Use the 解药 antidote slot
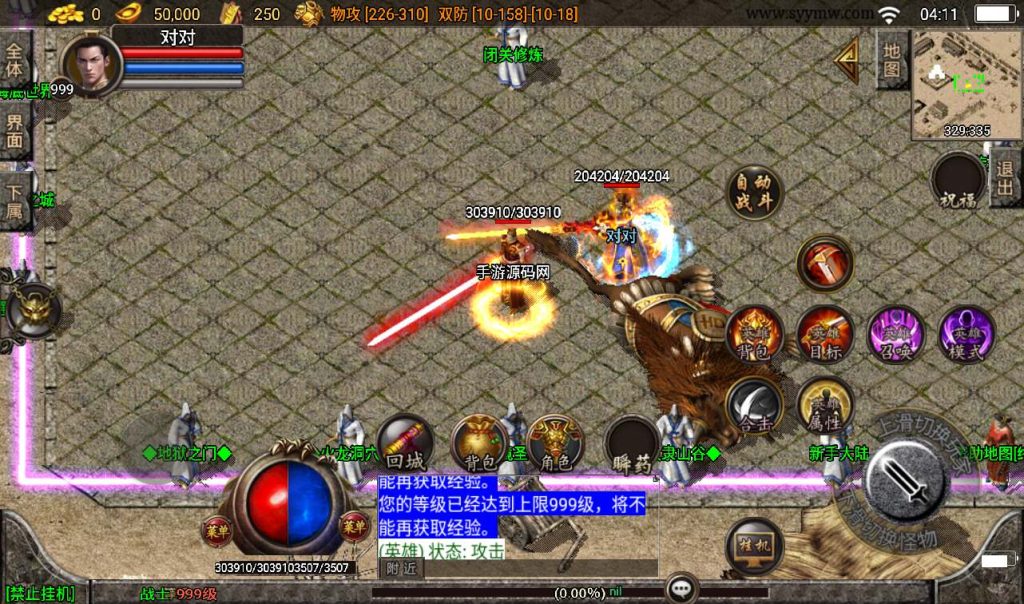1024x604 pixels. [632, 444]
